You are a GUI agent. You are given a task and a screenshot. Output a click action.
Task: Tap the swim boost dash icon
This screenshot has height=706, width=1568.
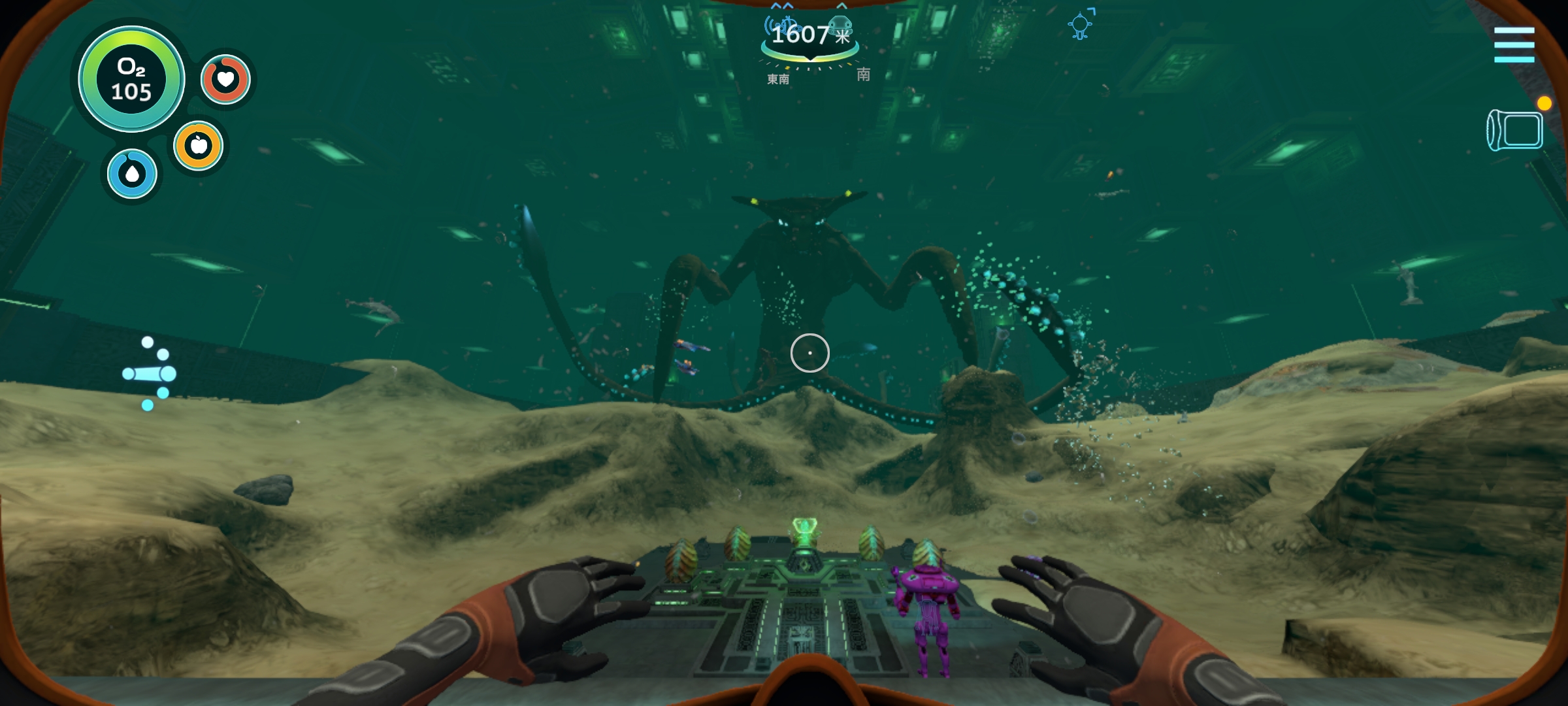click(x=150, y=373)
